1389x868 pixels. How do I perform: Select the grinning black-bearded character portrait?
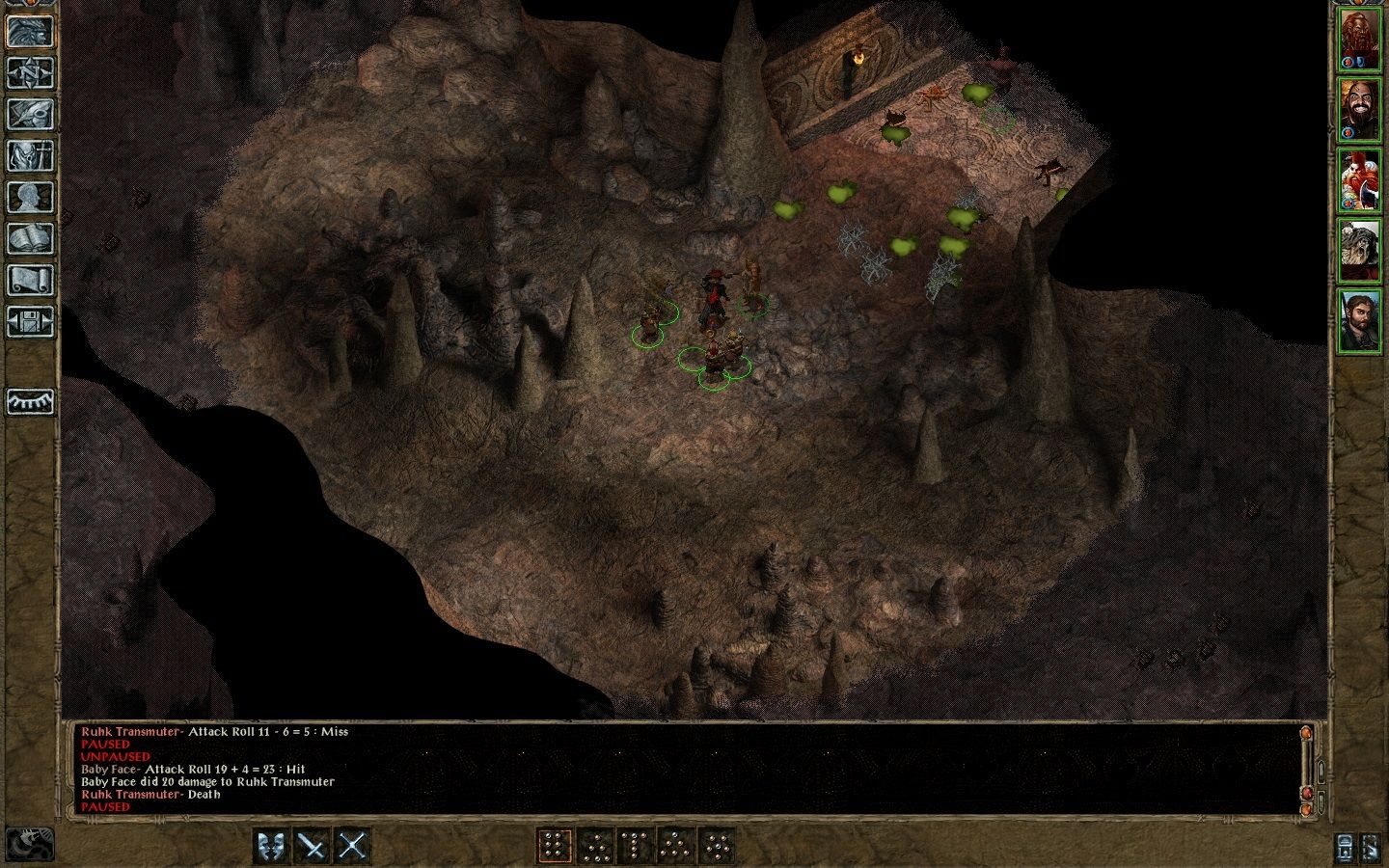[1360, 110]
